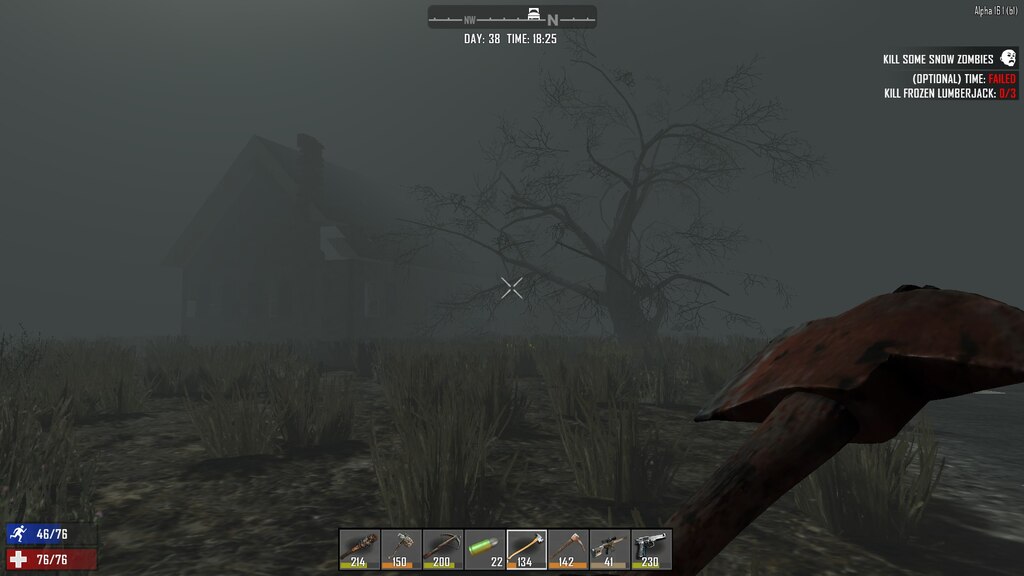Image resolution: width=1024 pixels, height=576 pixels.
Task: Select the stone hammer slot showing 150
Action: 401,549
